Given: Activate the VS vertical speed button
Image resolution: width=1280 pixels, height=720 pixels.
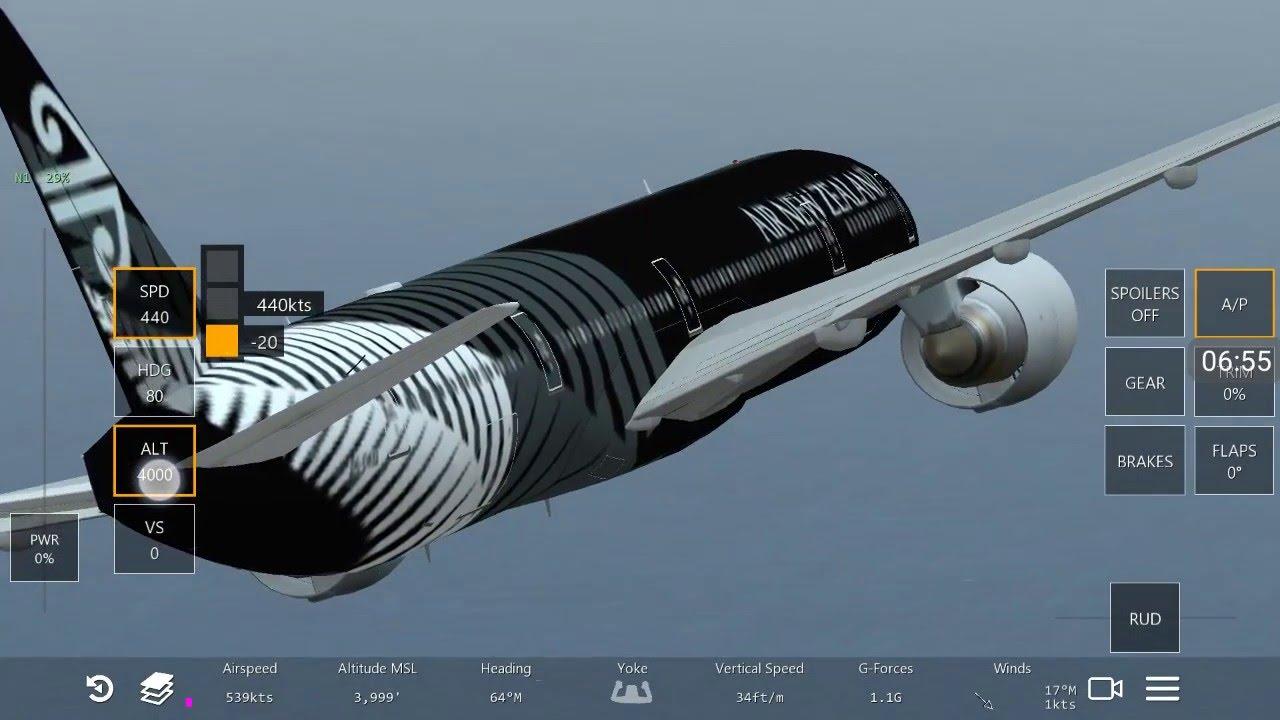Looking at the screenshot, I should coord(154,539).
